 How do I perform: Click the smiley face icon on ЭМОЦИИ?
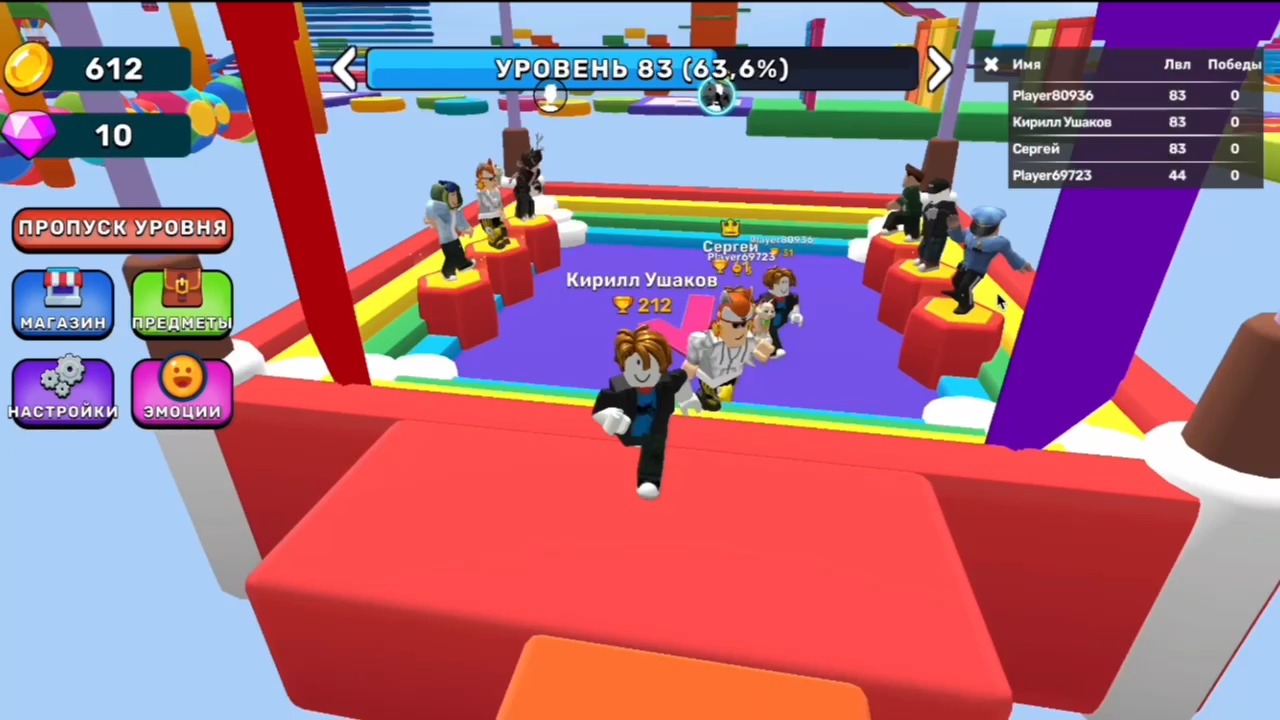[181, 378]
